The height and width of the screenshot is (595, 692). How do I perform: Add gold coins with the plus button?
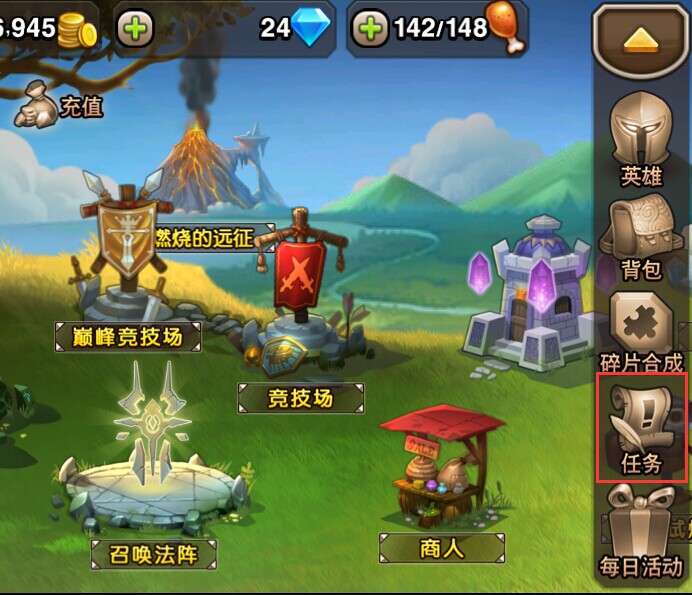(x=135, y=29)
